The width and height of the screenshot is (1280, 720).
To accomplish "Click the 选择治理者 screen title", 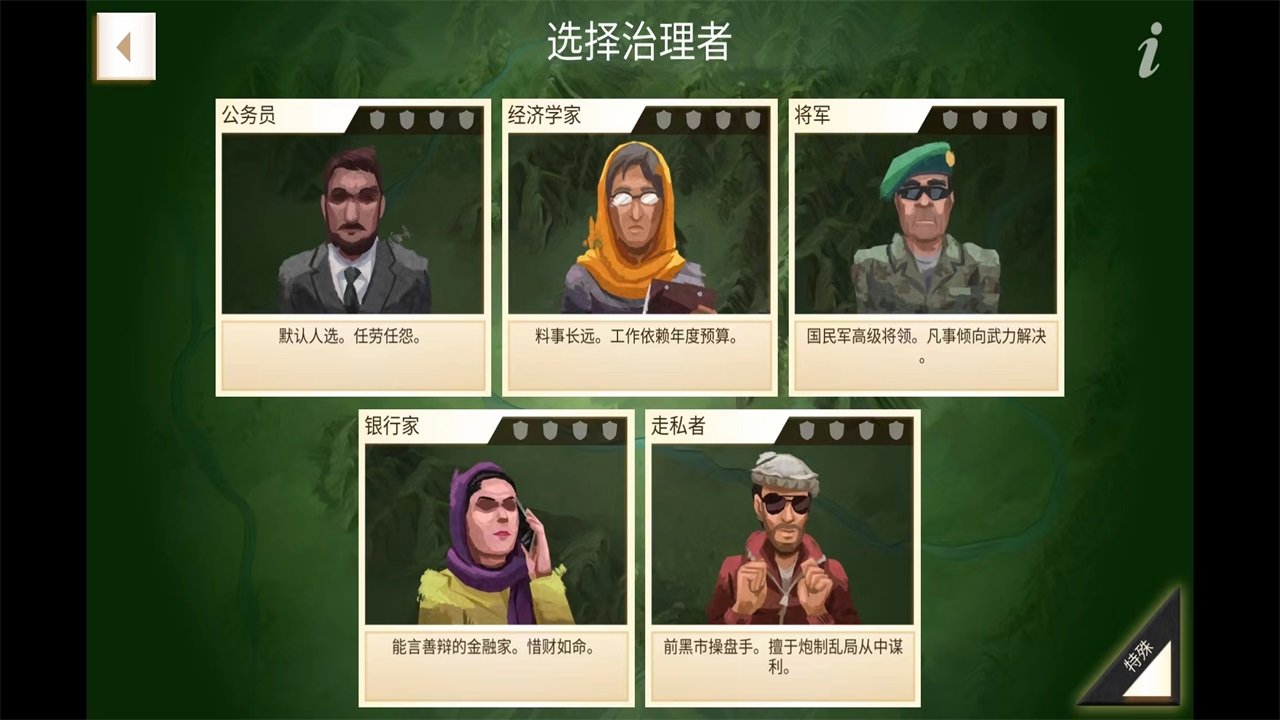I will 640,41.
